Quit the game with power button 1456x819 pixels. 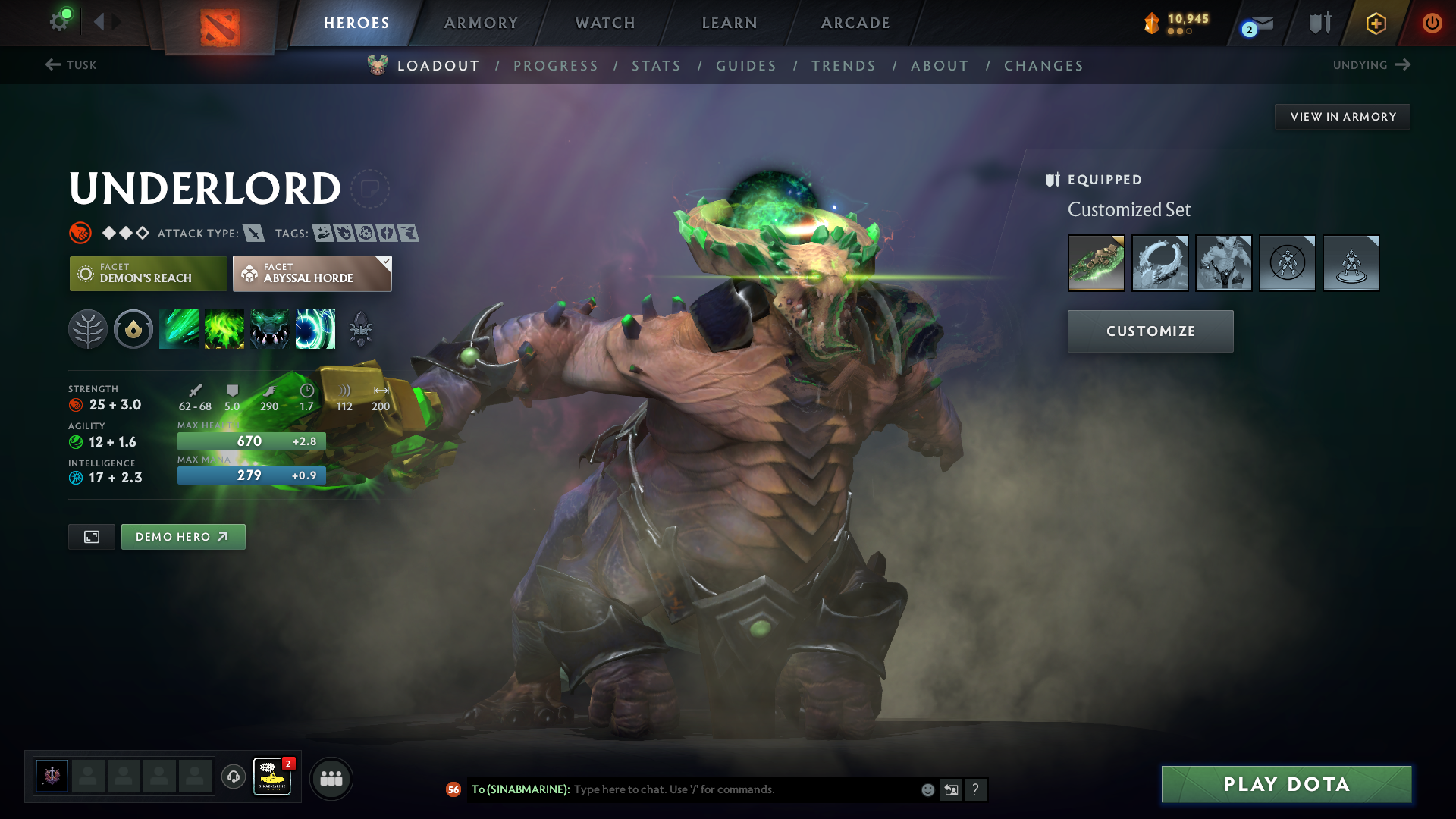coord(1432,23)
